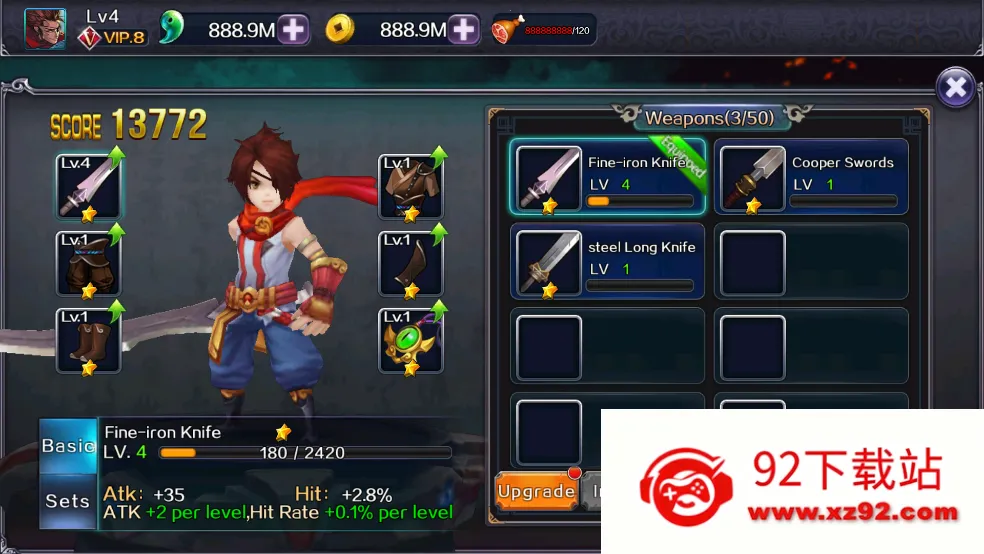
Task: Click the Upgrade button
Action: (x=536, y=491)
